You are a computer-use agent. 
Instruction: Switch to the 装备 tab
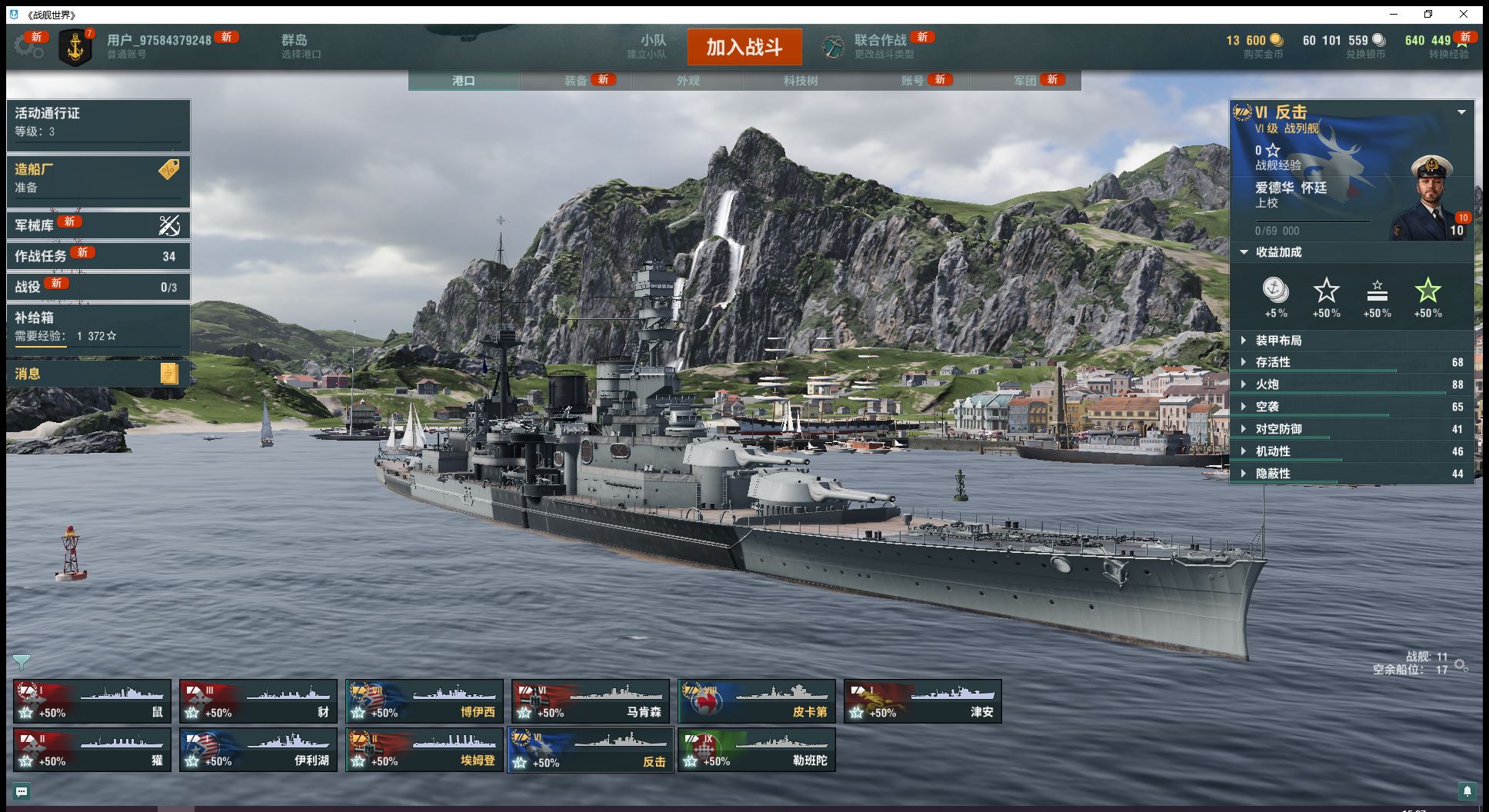(x=576, y=81)
